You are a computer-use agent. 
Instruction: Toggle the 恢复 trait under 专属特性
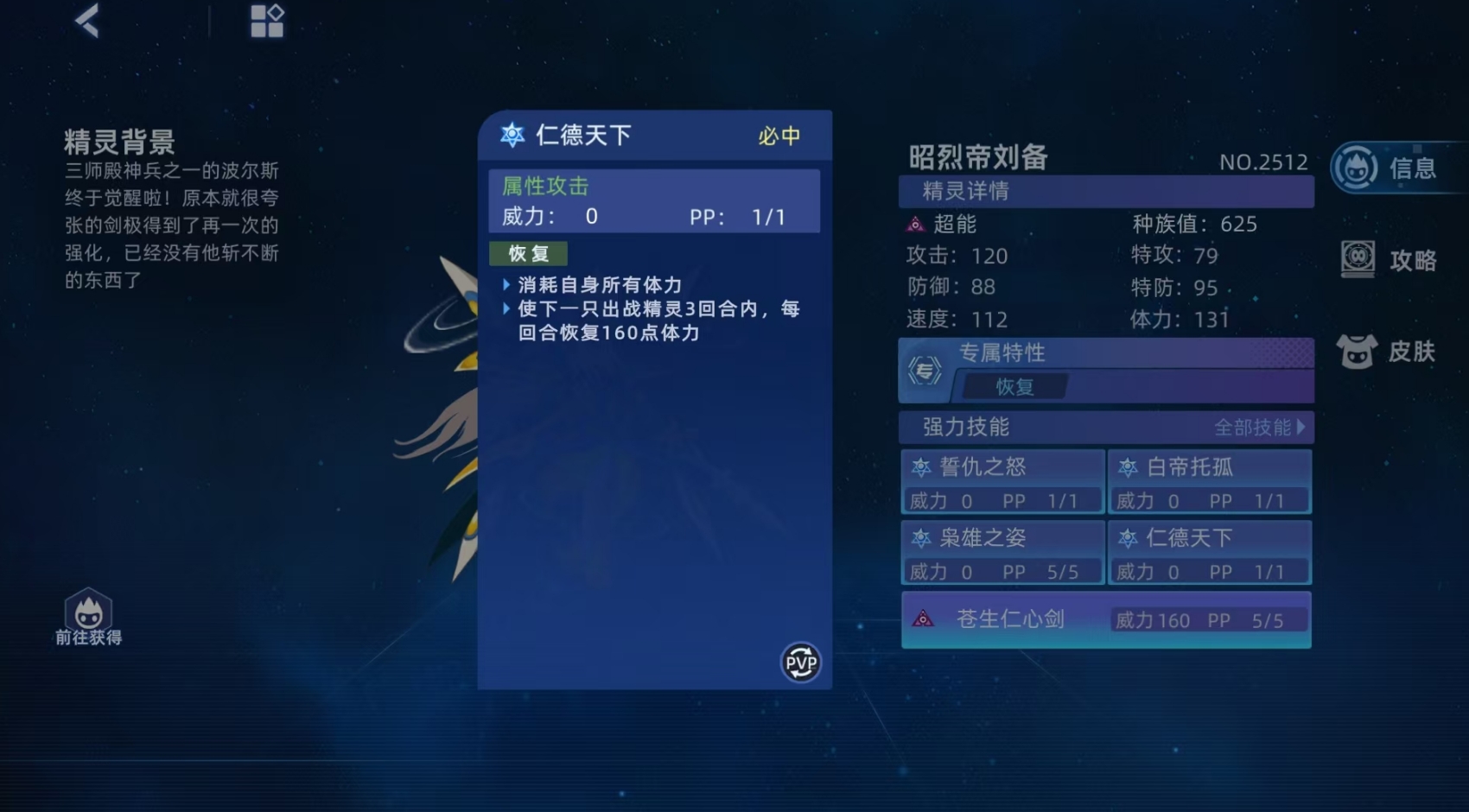click(x=1016, y=387)
